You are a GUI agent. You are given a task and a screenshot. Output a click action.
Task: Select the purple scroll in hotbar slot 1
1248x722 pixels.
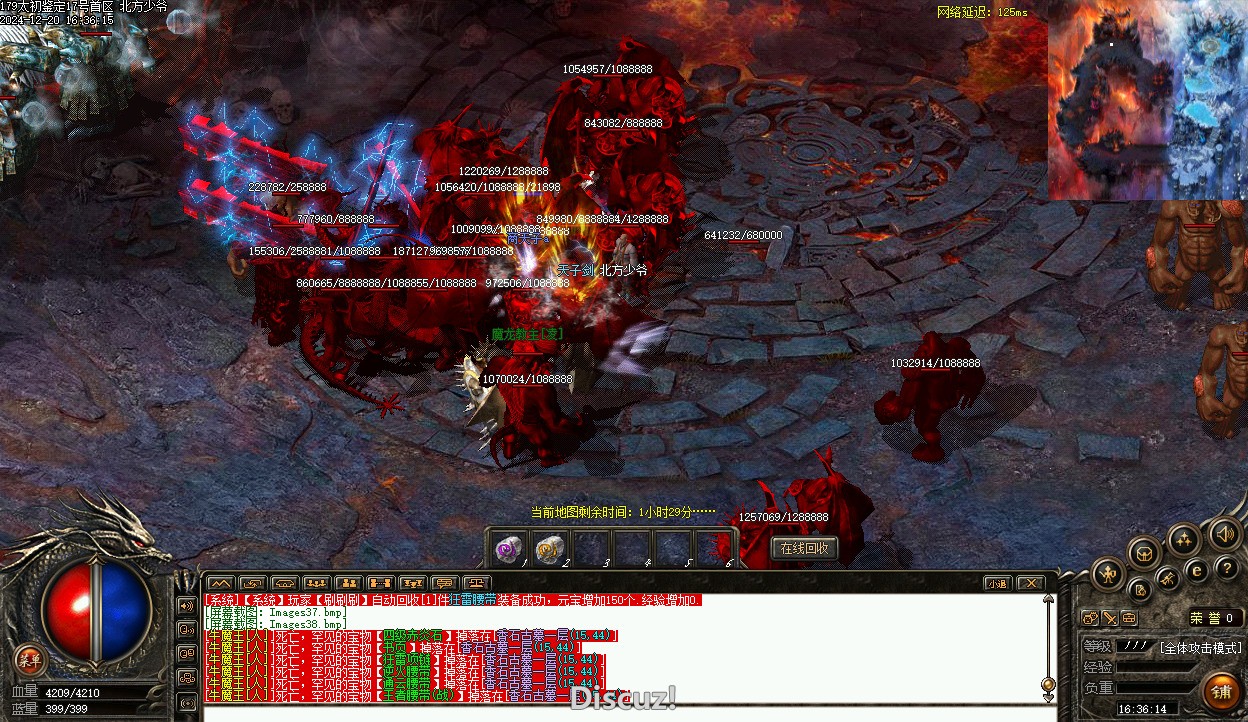click(509, 549)
